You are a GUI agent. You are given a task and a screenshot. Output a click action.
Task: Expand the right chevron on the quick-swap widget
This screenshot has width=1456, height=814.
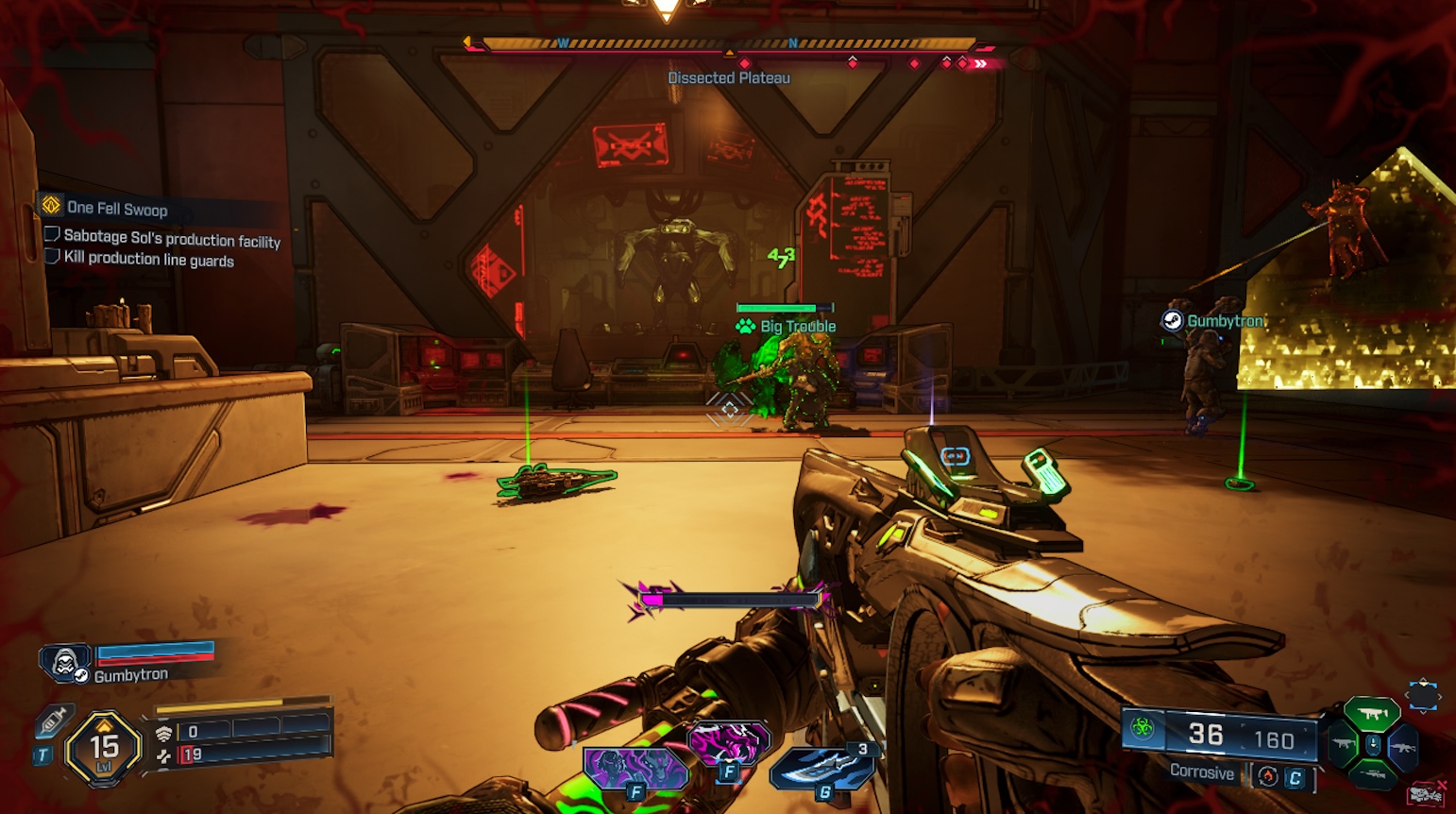coord(1441,696)
